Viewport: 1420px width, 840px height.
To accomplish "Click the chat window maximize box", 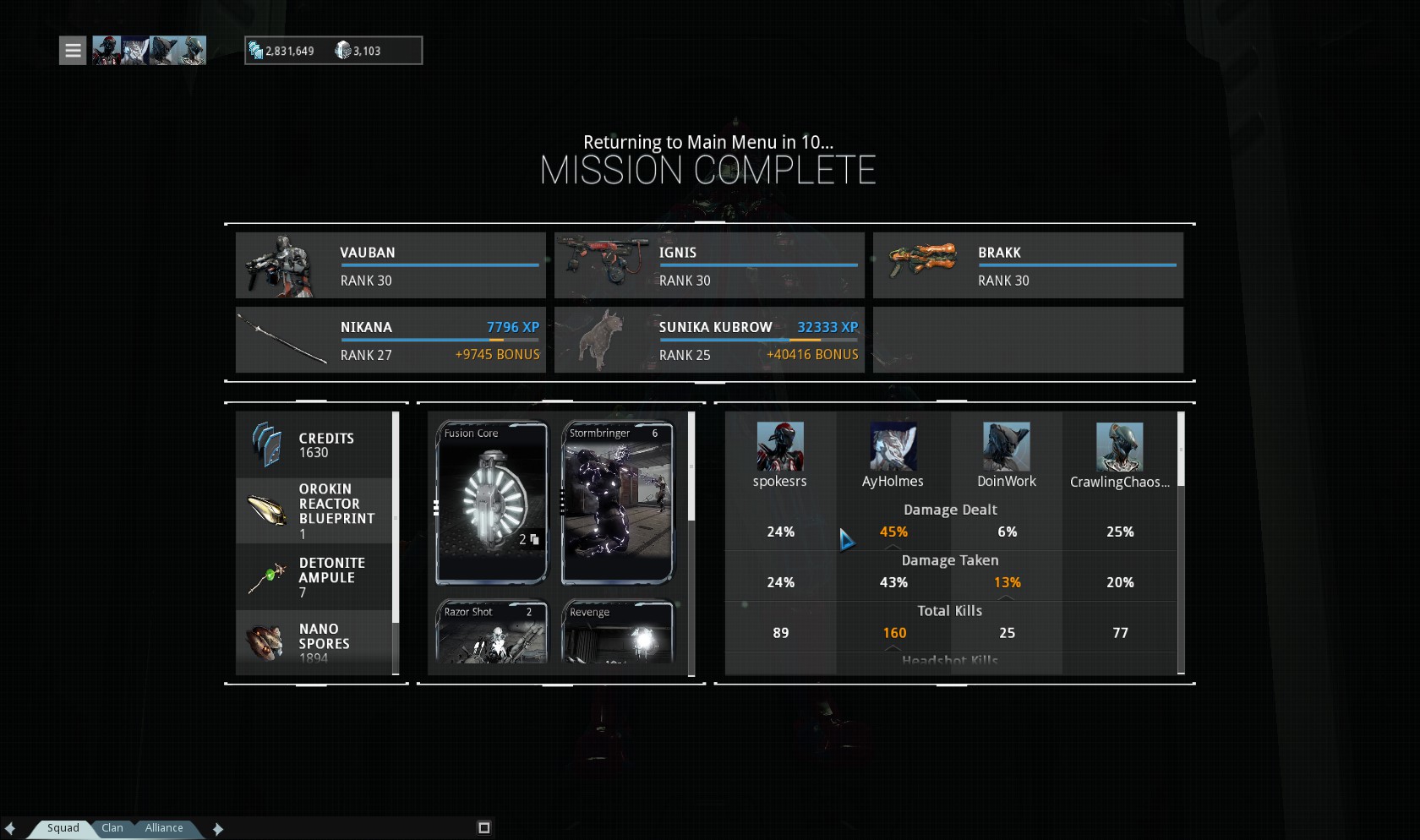I will pyautogui.click(x=484, y=828).
